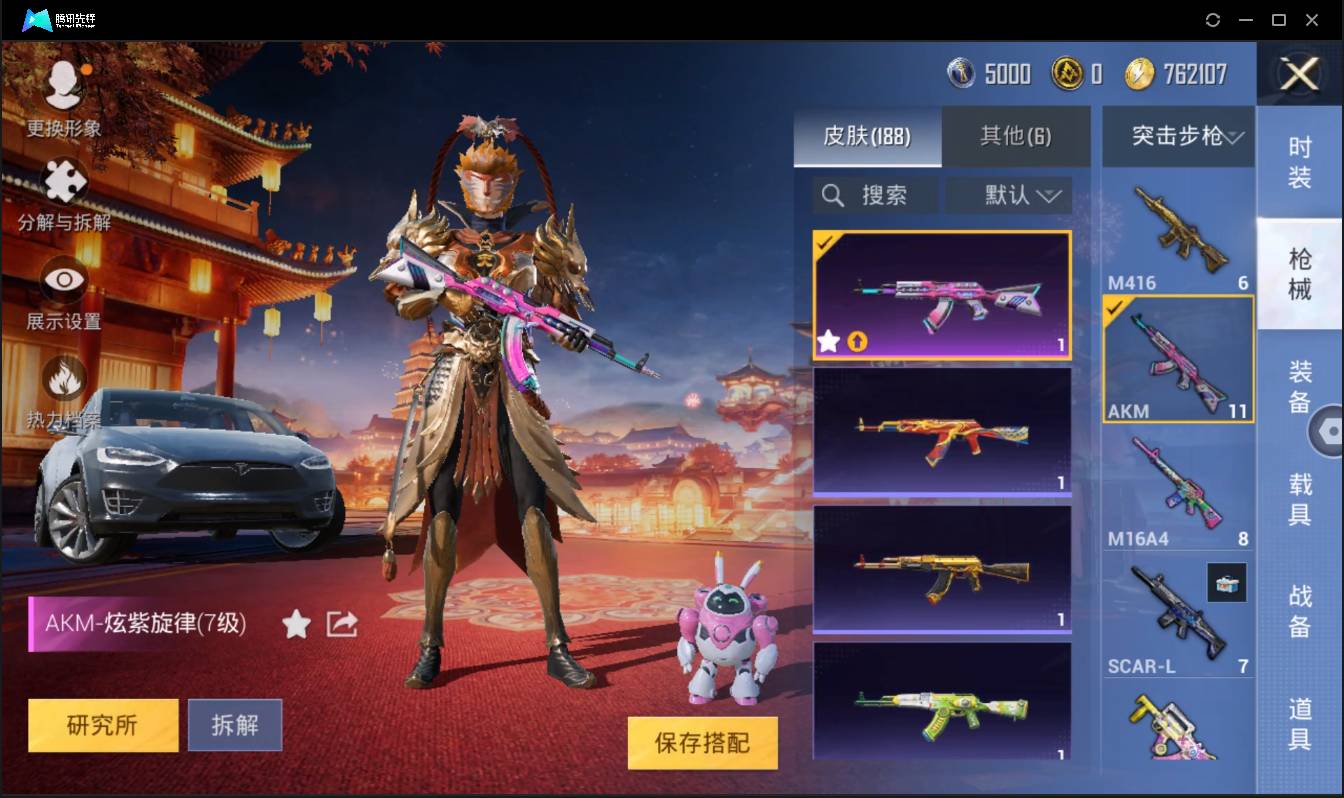1344x798 pixels.
Task: Click the magnifier search icon
Action: (832, 195)
